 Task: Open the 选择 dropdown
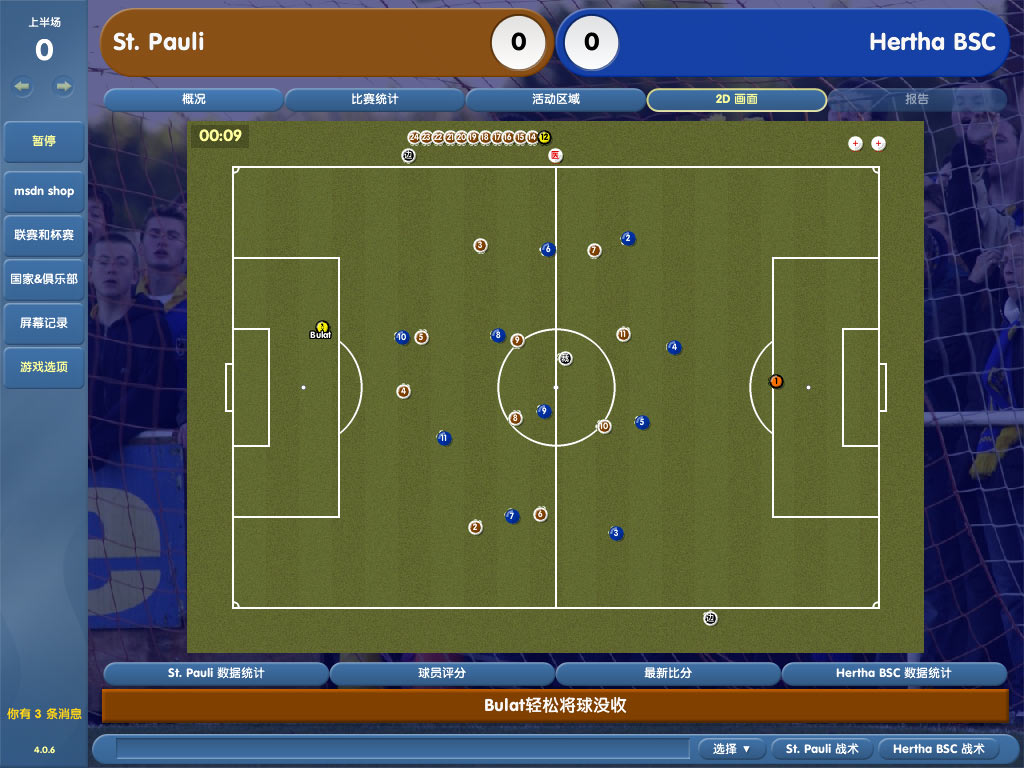pos(732,749)
